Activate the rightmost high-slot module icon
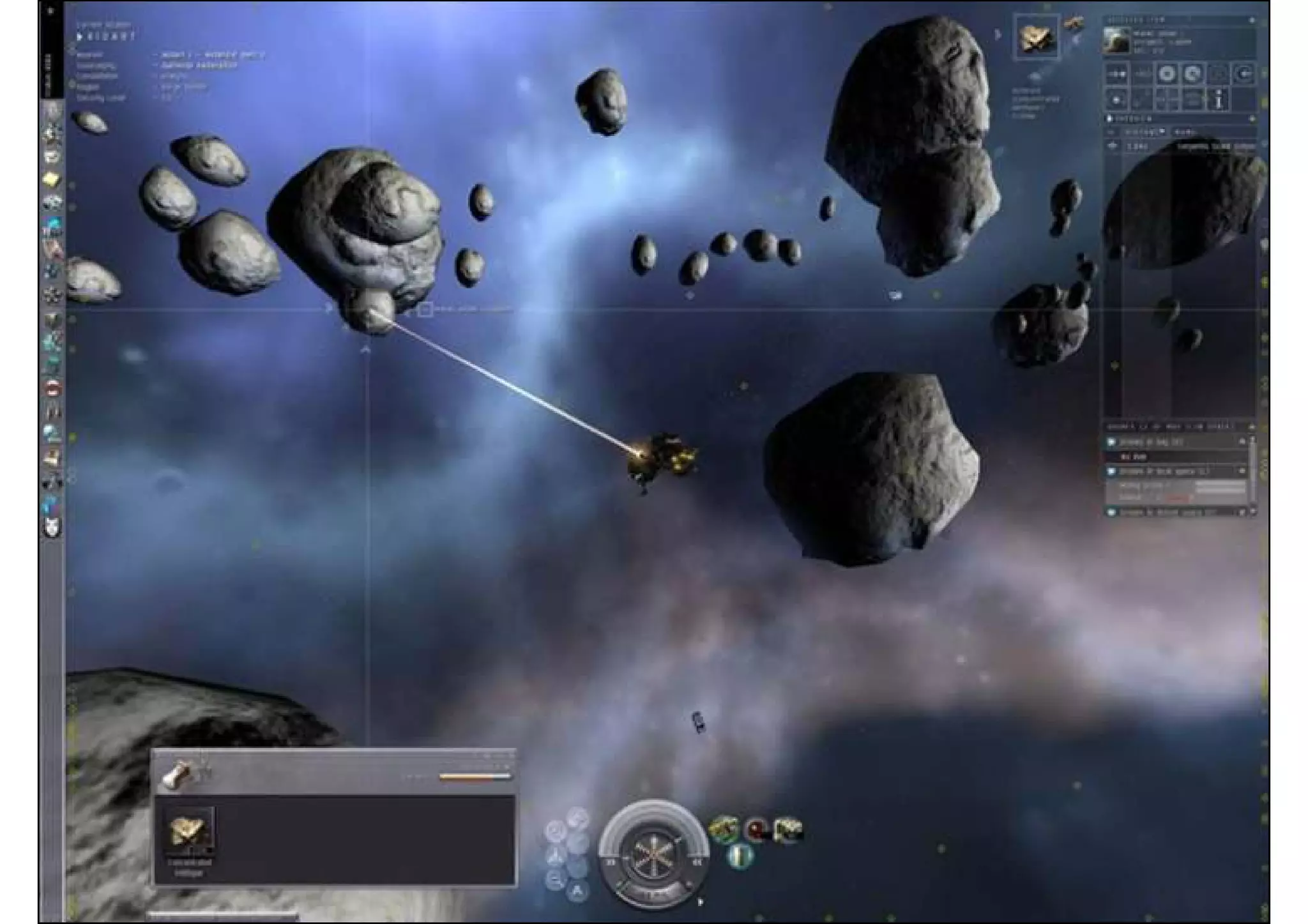Image resolution: width=1308 pixels, height=924 pixels. (x=788, y=830)
